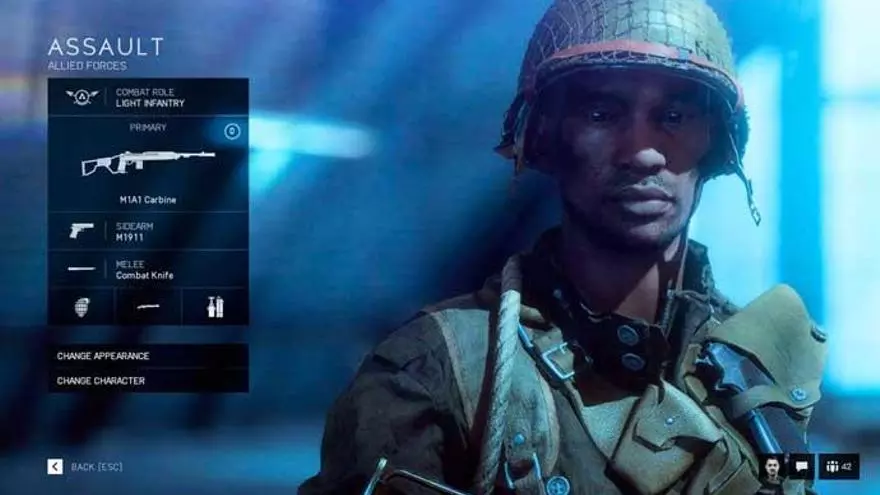Screen dimensions: 880x495
Task: Click the round badge beside Primary
Action: pyautogui.click(x=232, y=131)
